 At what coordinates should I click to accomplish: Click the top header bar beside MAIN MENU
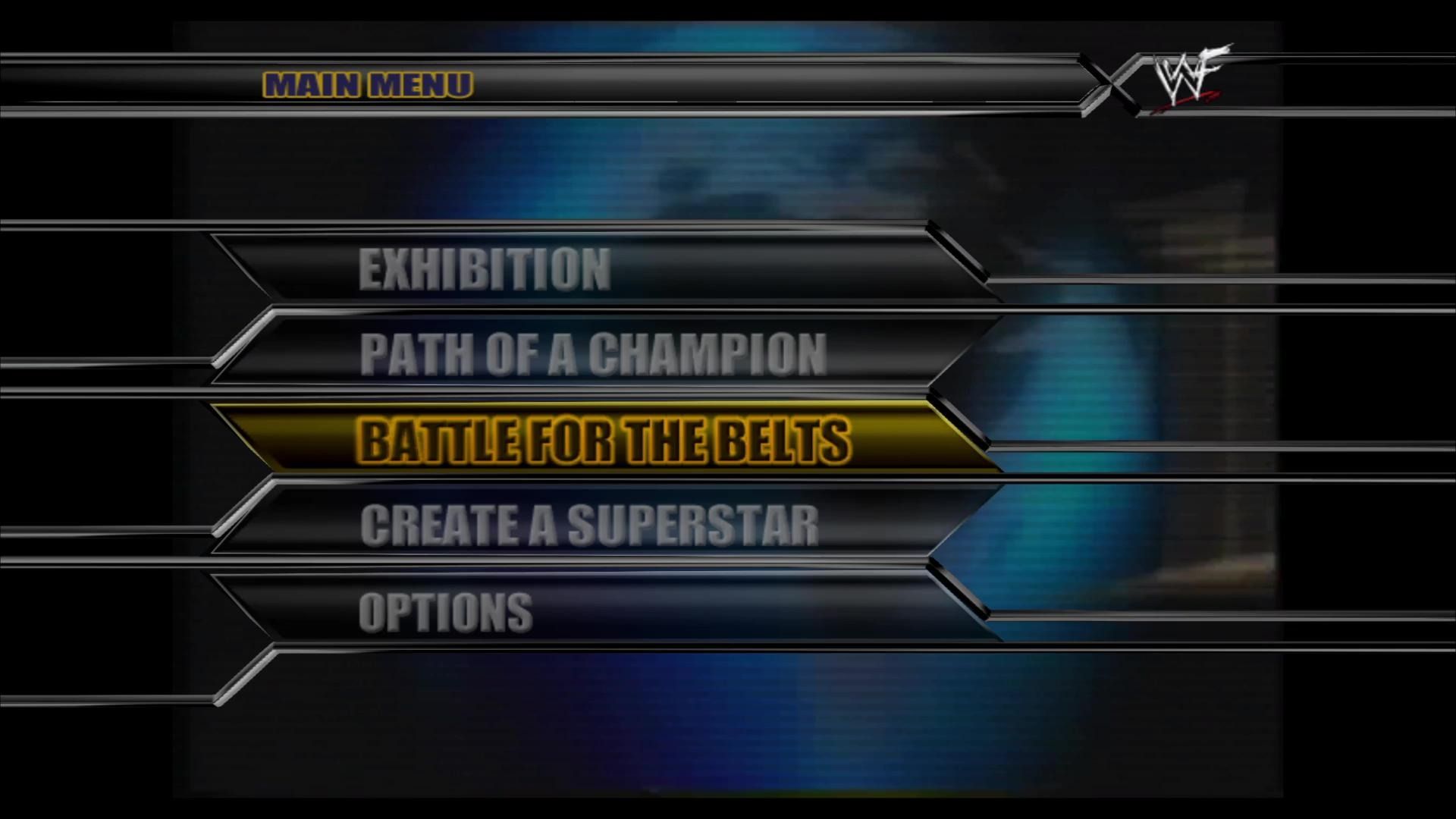758,83
